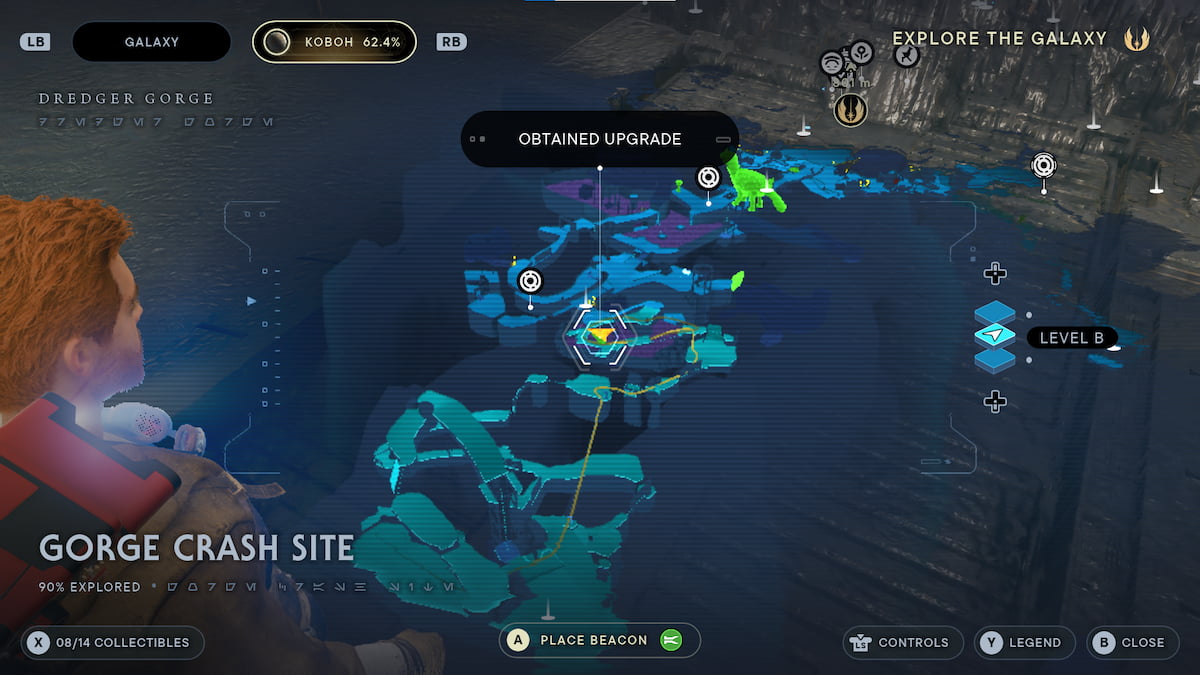Viewport: 1200px width, 675px height.
Task: Select the hexagonal cursor on the map
Action: (x=598, y=336)
